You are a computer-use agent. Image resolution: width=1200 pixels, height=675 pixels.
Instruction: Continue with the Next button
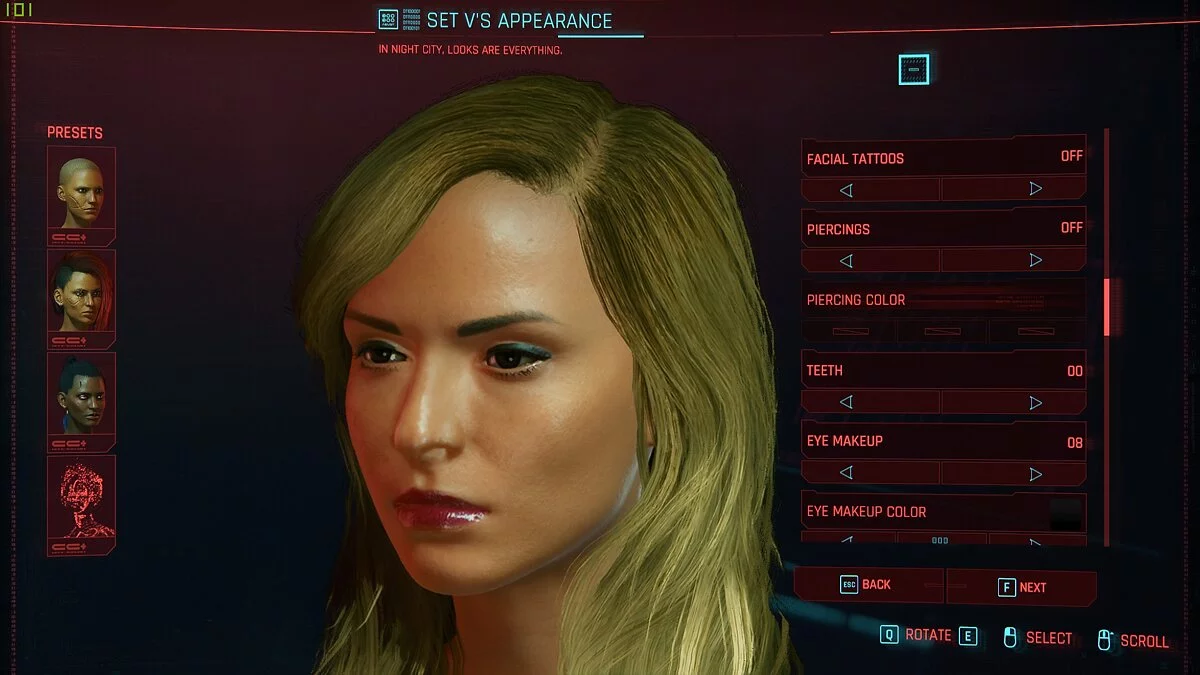[1022, 587]
